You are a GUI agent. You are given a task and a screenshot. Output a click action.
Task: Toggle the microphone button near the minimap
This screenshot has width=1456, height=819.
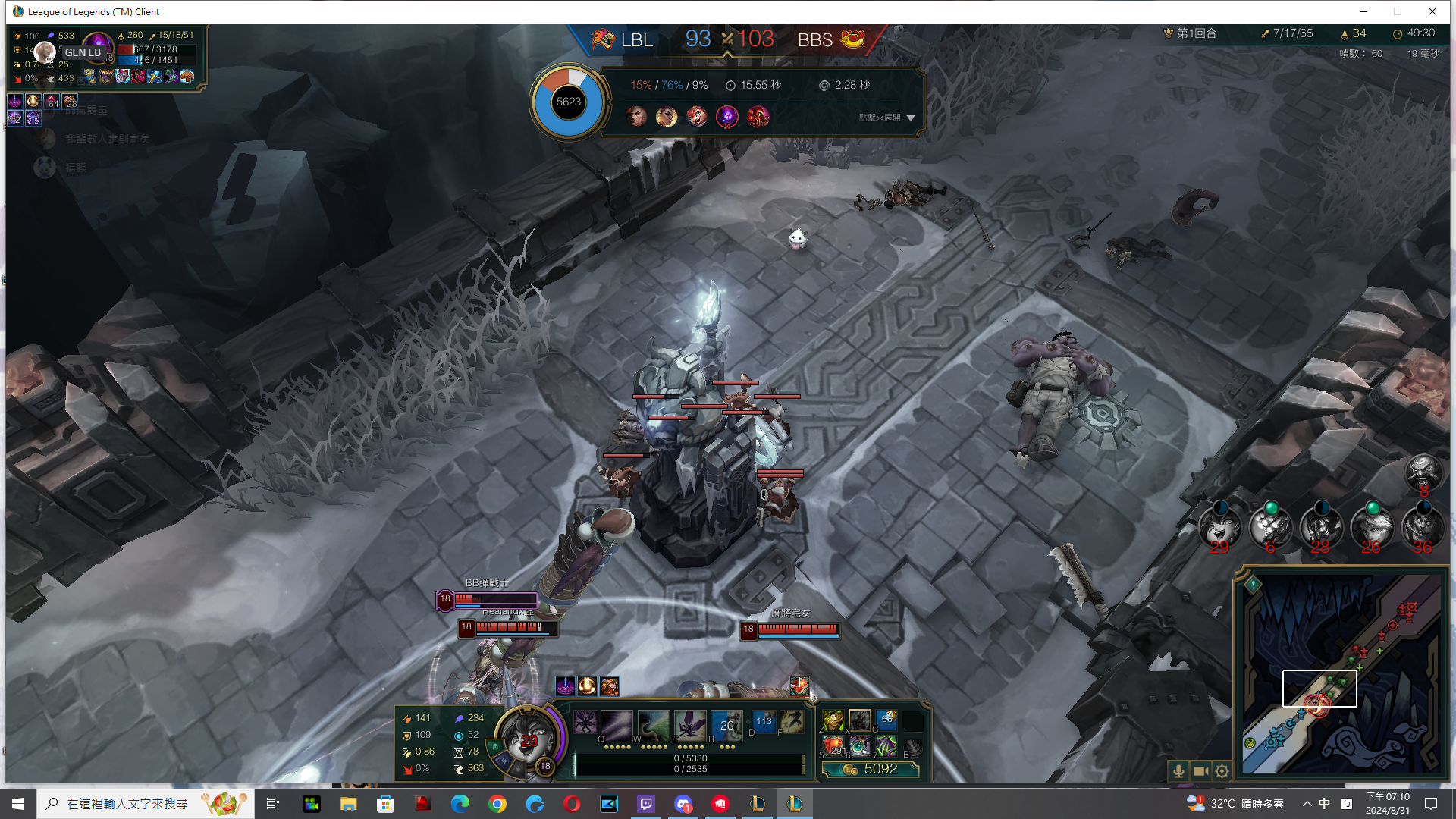pyautogui.click(x=1178, y=771)
